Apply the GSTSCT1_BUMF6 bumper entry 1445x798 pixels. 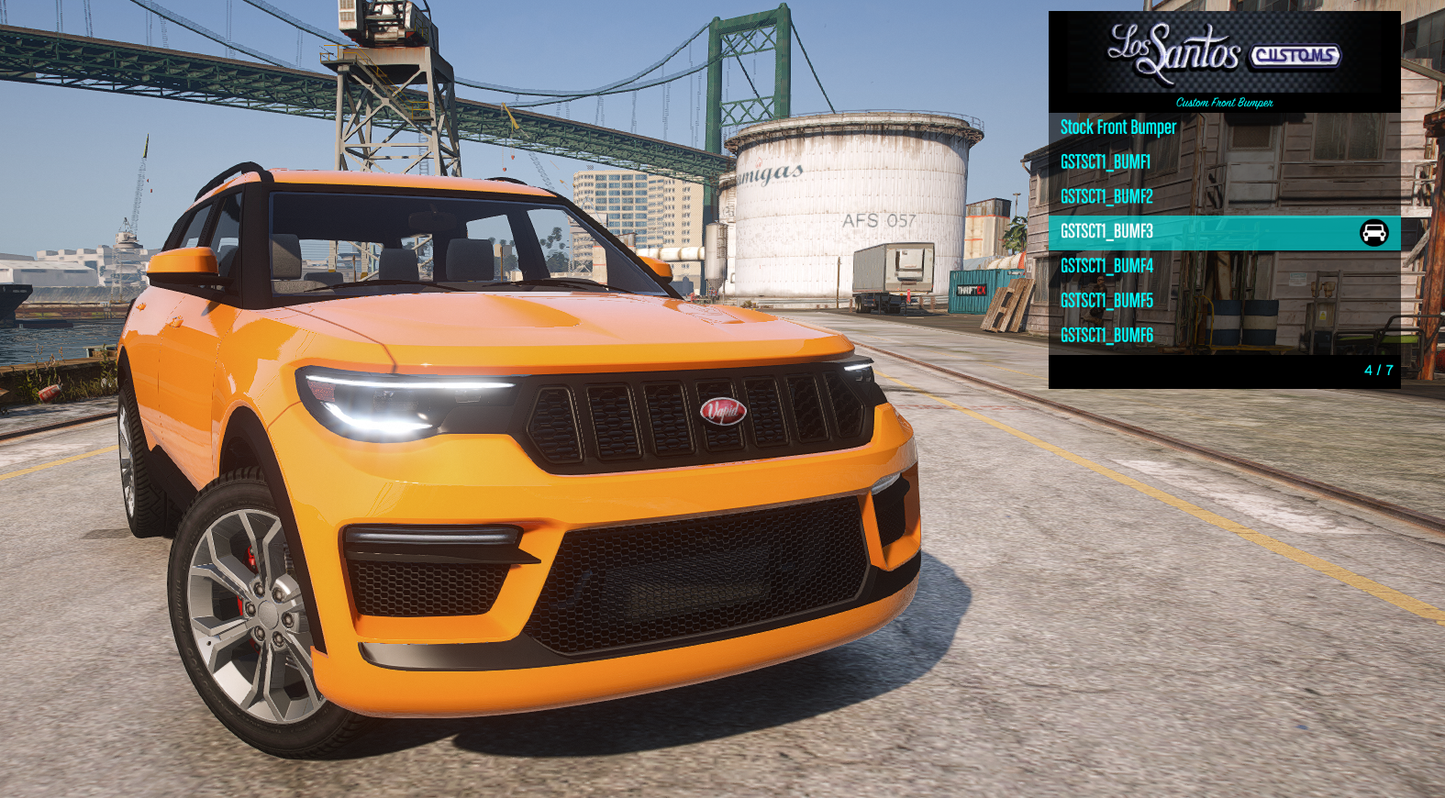coord(1106,336)
